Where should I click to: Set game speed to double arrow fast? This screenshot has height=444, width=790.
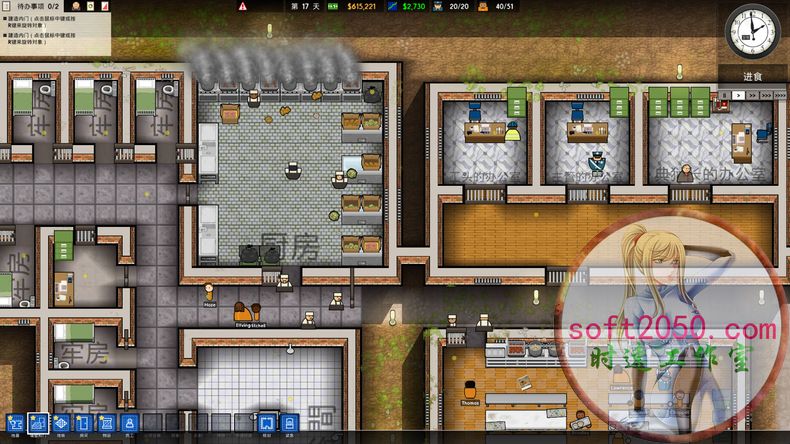[751, 95]
